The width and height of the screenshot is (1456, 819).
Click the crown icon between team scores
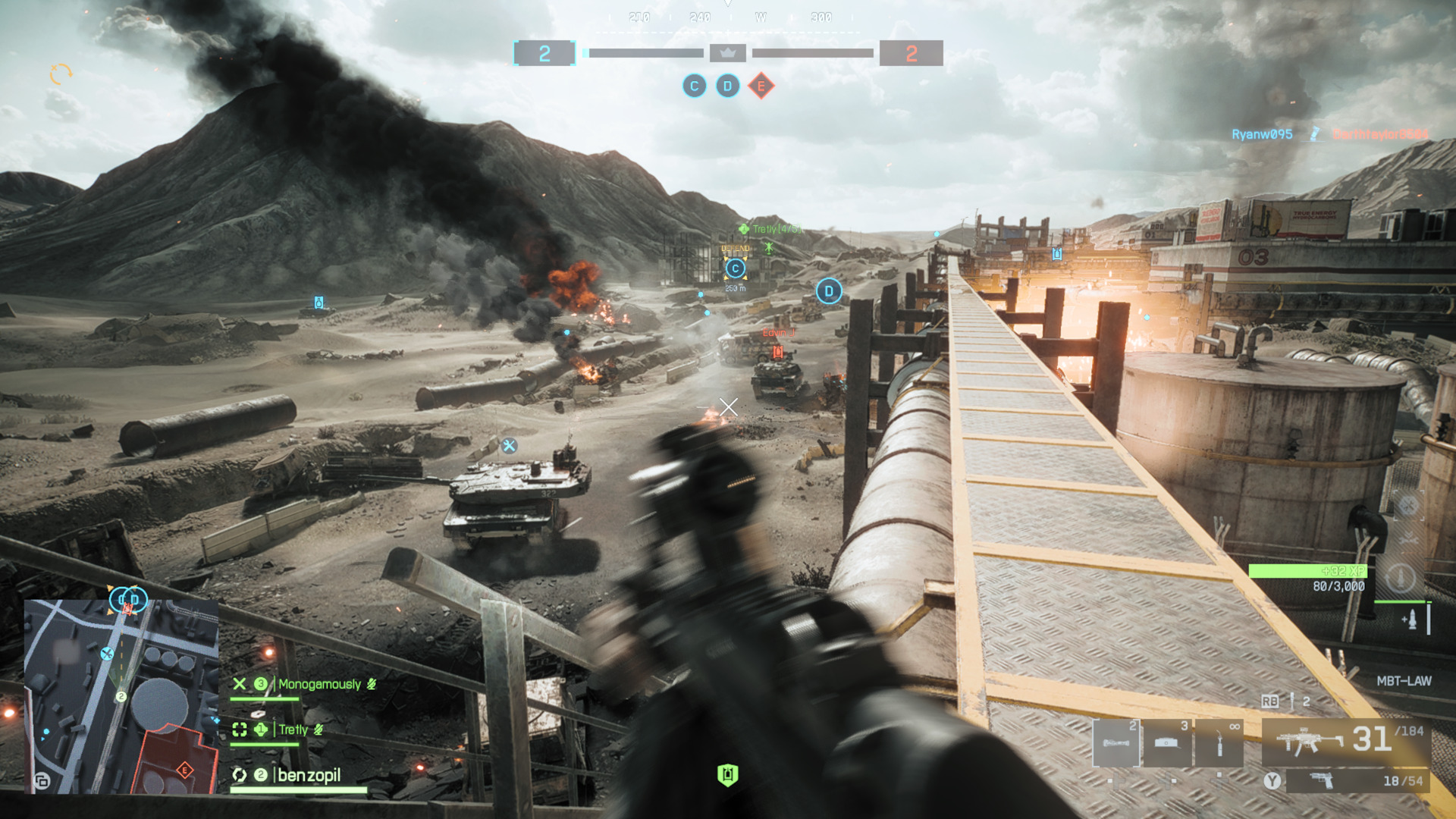[728, 53]
